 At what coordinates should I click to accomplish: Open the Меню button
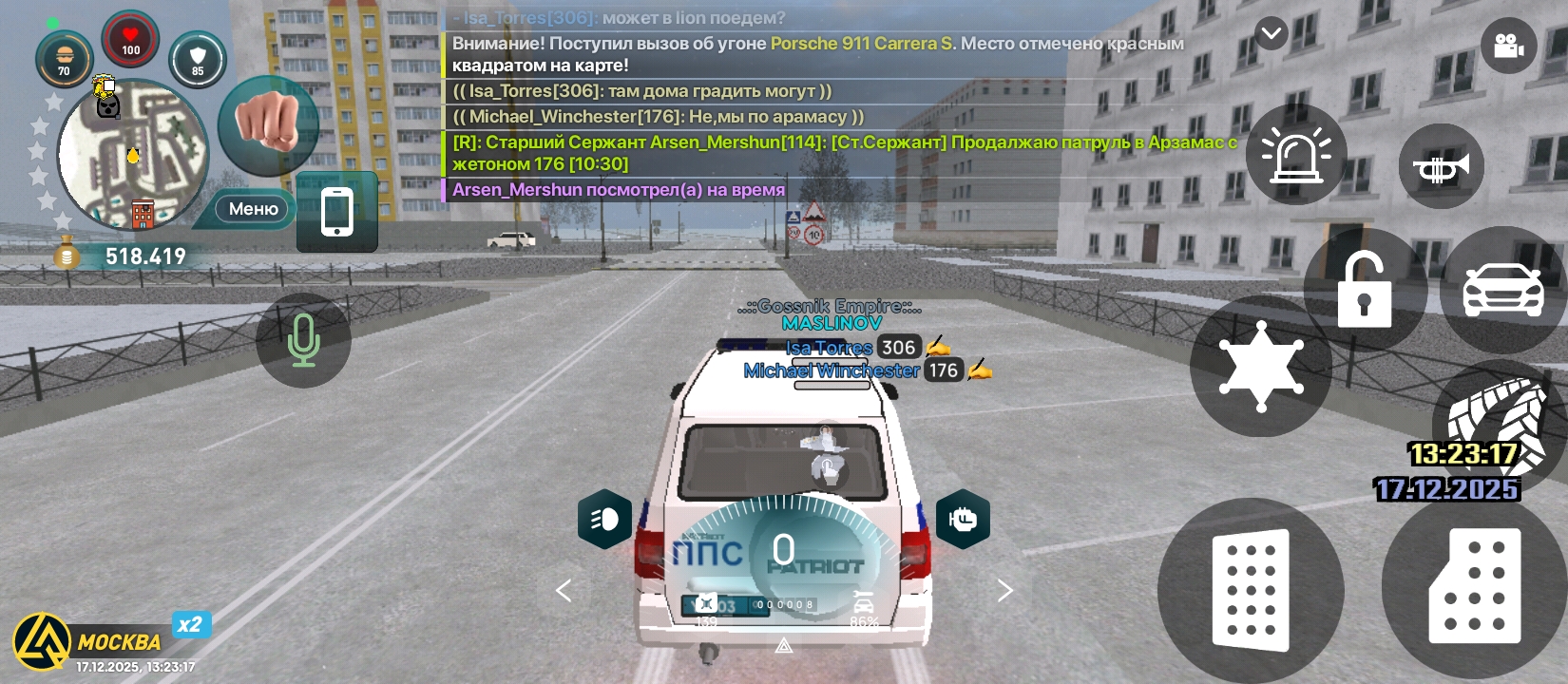point(253,209)
